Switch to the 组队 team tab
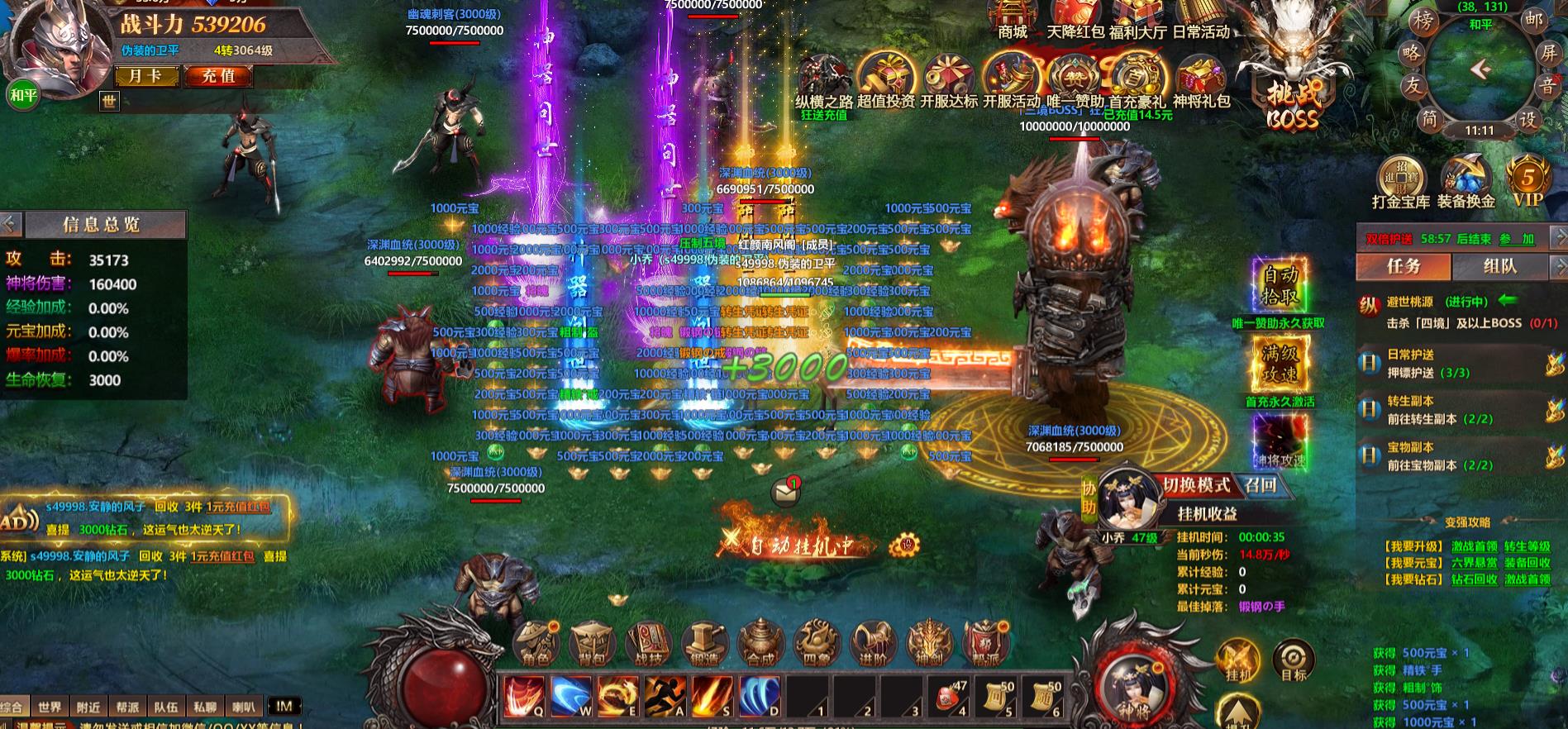This screenshot has width=1568, height=729. pyautogui.click(x=1499, y=266)
